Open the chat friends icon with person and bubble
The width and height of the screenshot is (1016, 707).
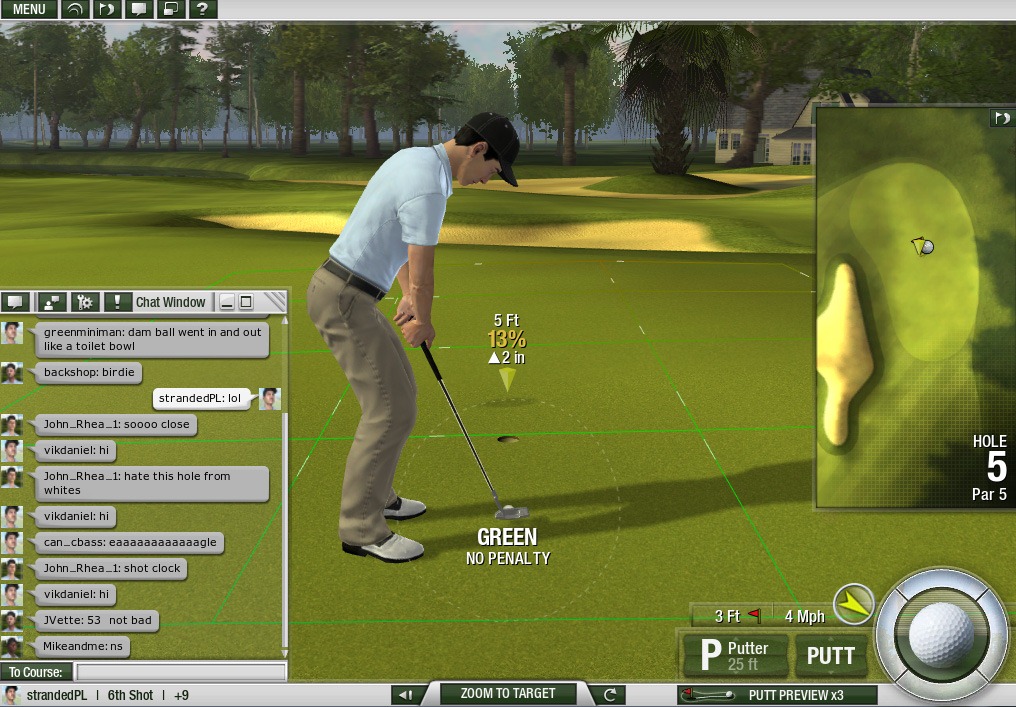[51, 302]
